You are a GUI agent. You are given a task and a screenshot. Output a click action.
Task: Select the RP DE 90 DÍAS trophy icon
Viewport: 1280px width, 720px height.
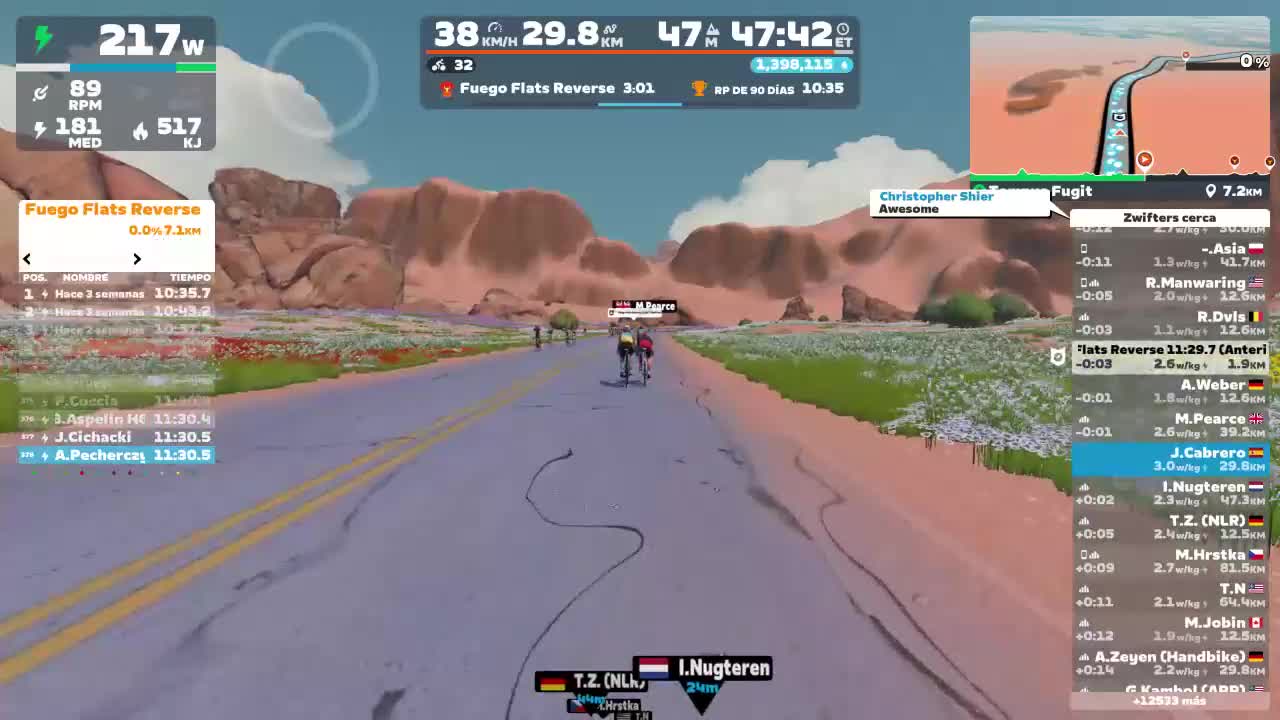tap(700, 89)
